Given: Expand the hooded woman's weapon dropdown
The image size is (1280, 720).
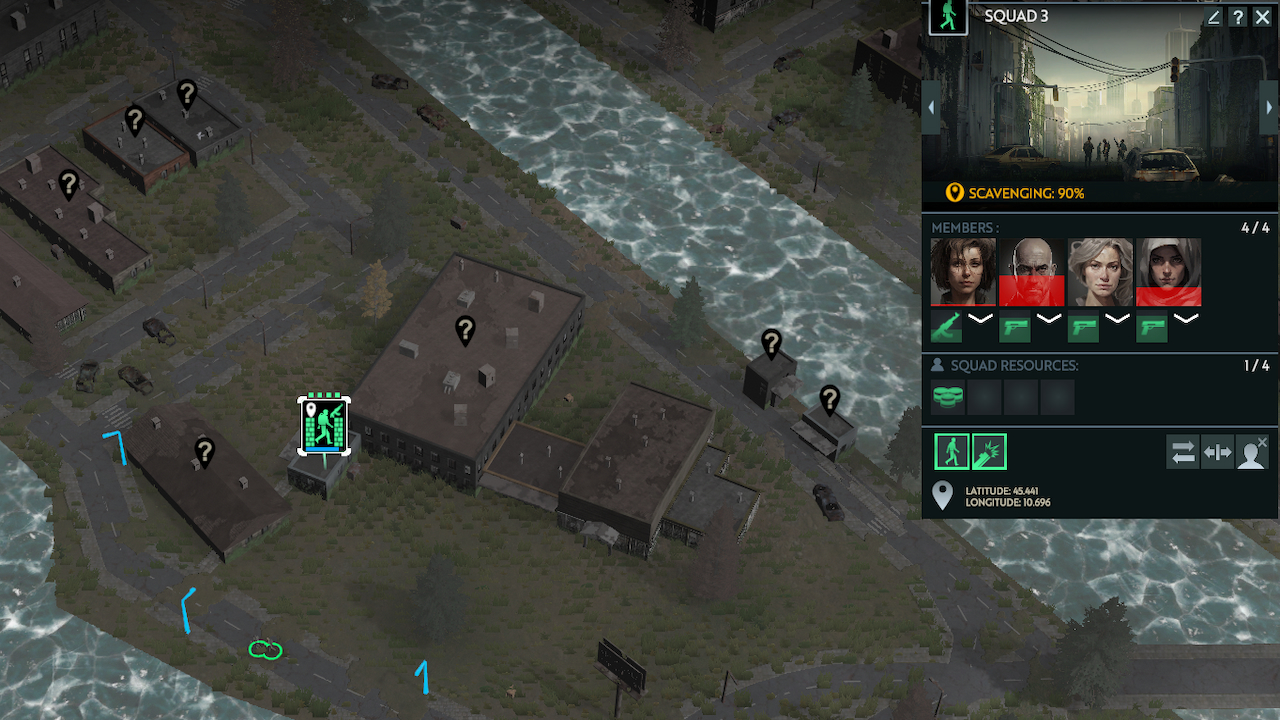Looking at the screenshot, I should [1186, 320].
